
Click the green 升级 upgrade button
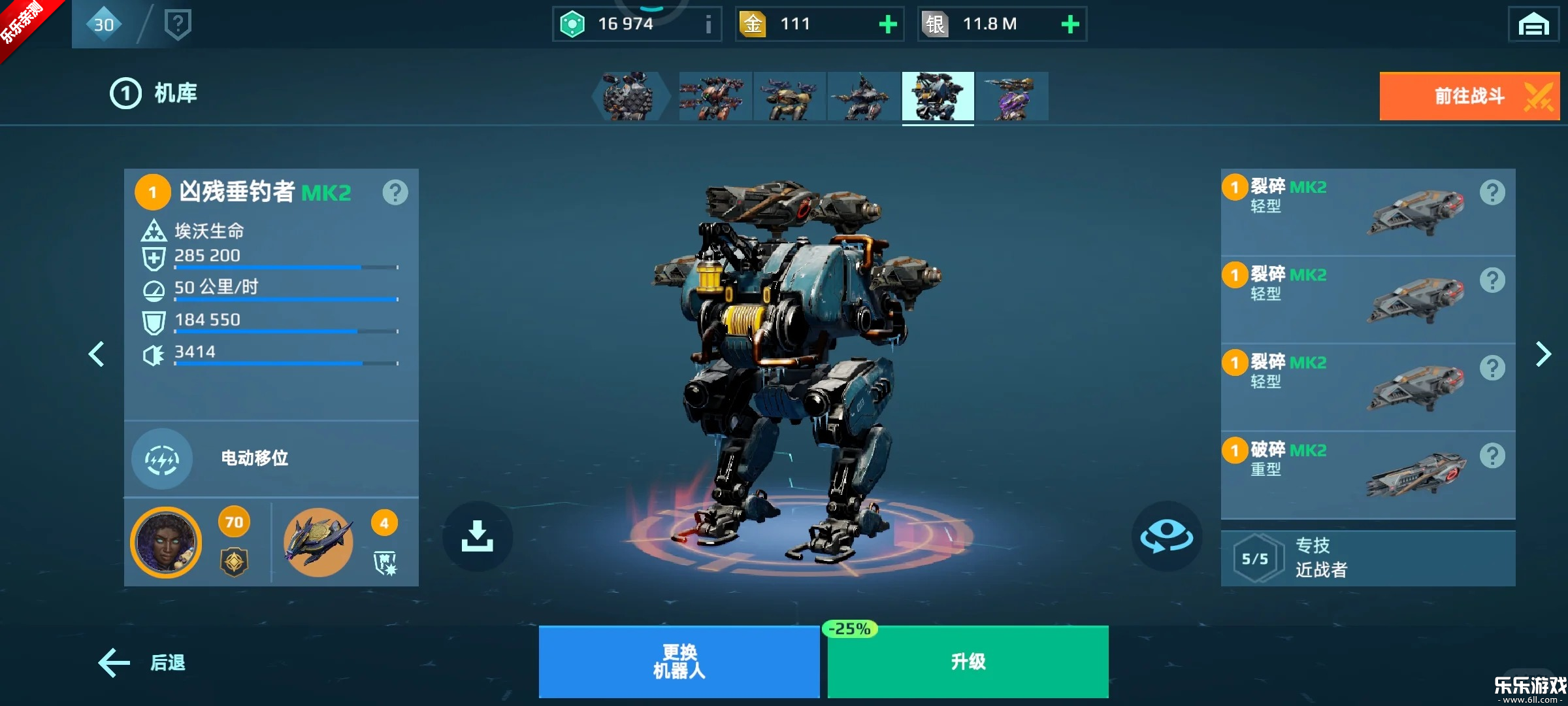tap(966, 661)
